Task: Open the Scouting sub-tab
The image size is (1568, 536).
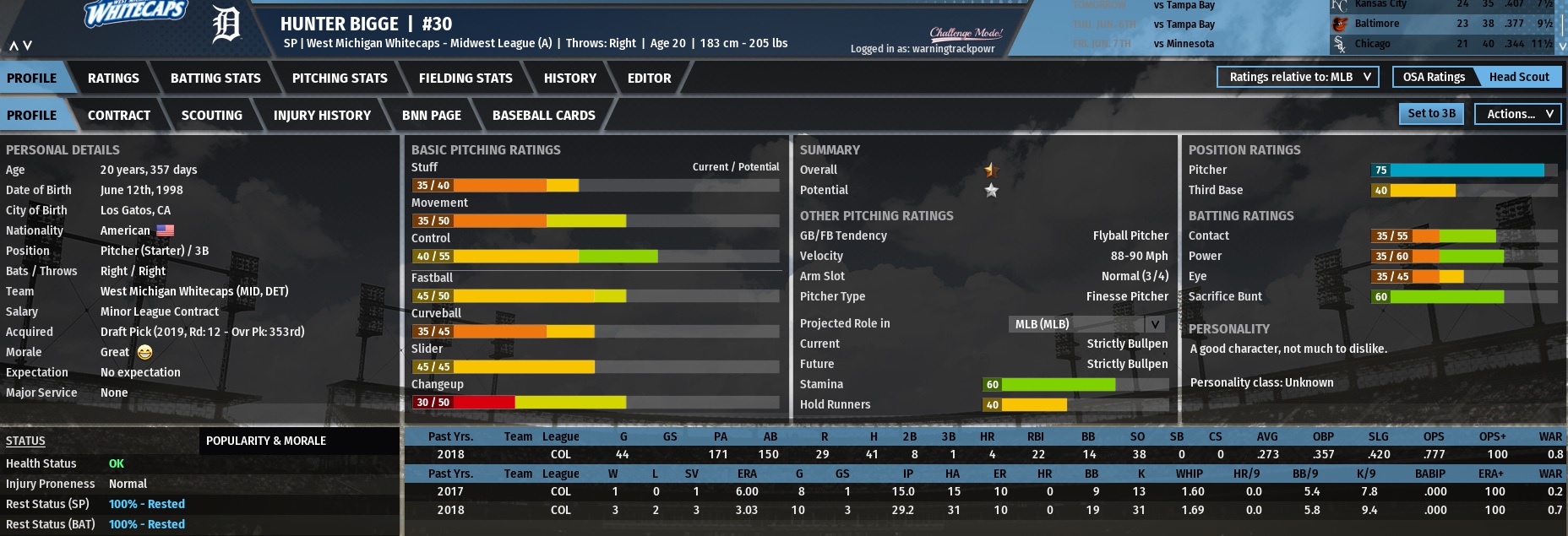Action: tap(211, 115)
